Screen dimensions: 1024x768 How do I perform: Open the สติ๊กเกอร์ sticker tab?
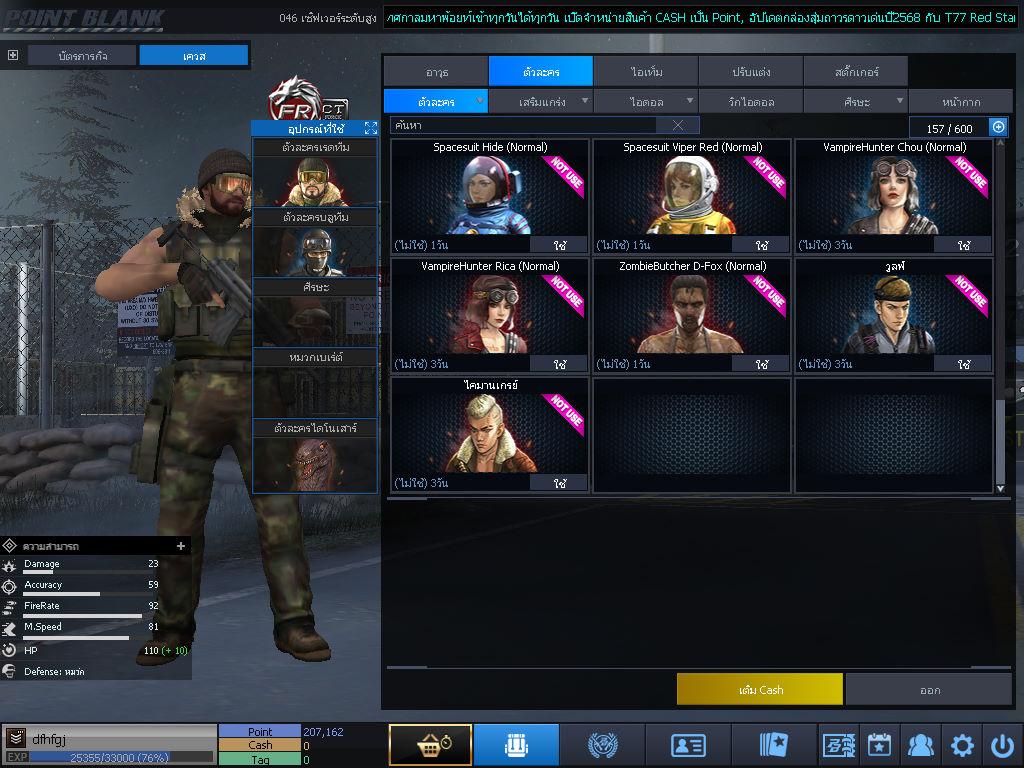[x=855, y=72]
